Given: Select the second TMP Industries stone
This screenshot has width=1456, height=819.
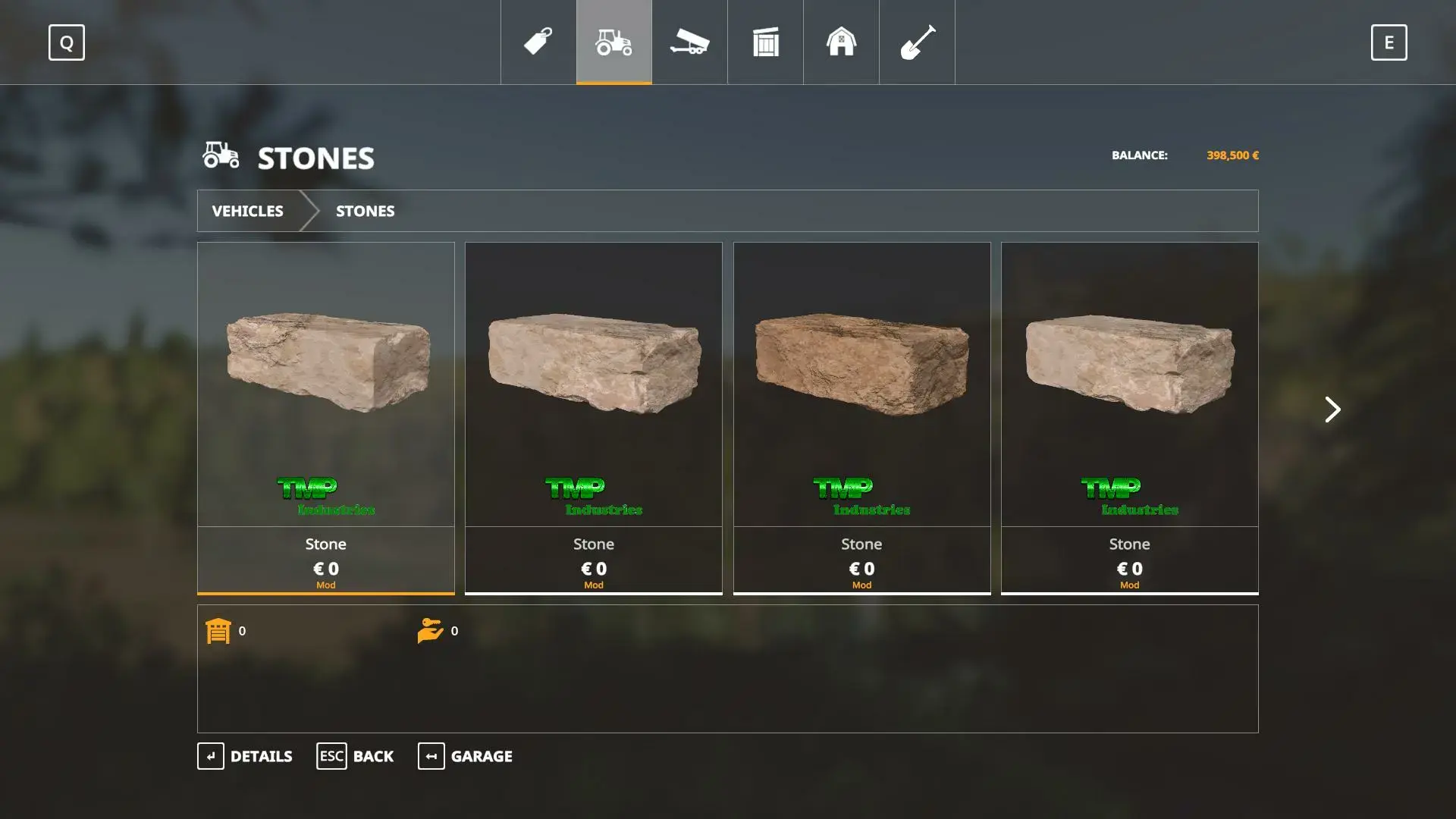Looking at the screenshot, I should (x=594, y=417).
